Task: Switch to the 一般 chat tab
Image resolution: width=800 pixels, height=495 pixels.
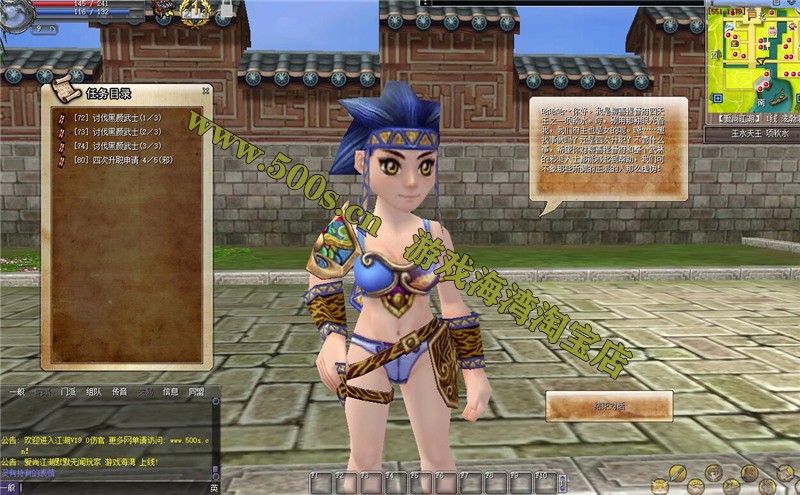Action: [x=16, y=392]
